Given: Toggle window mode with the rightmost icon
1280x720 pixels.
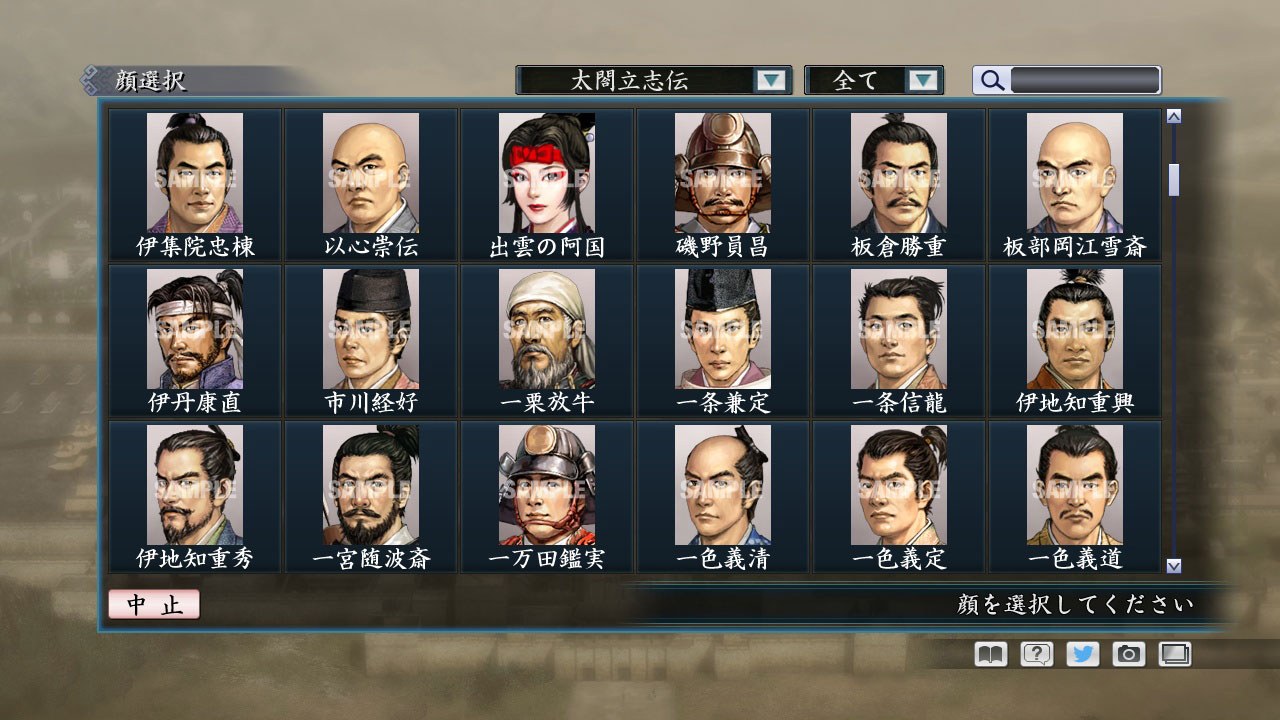Looking at the screenshot, I should (1173, 652).
